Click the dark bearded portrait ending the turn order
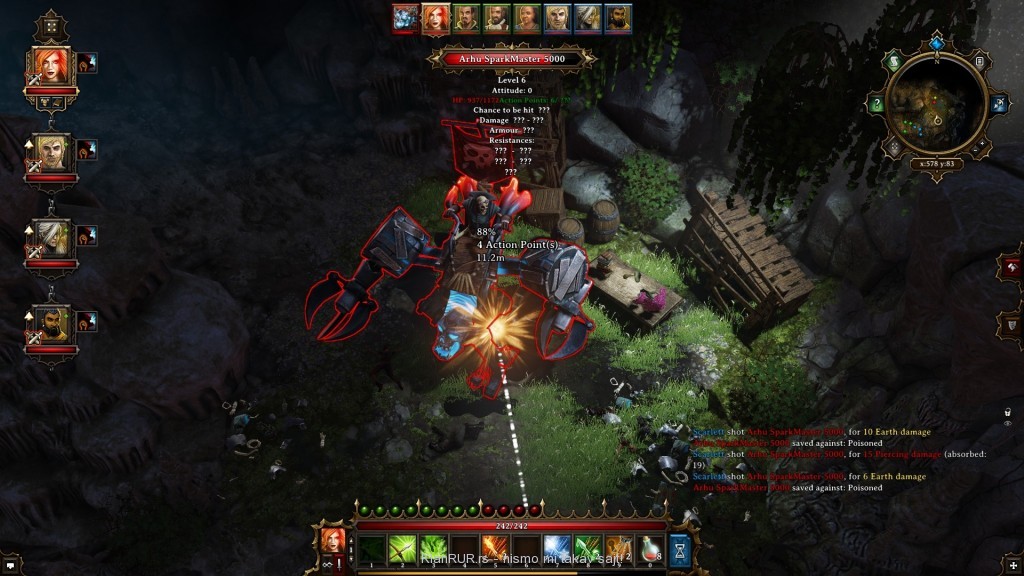 coord(618,18)
